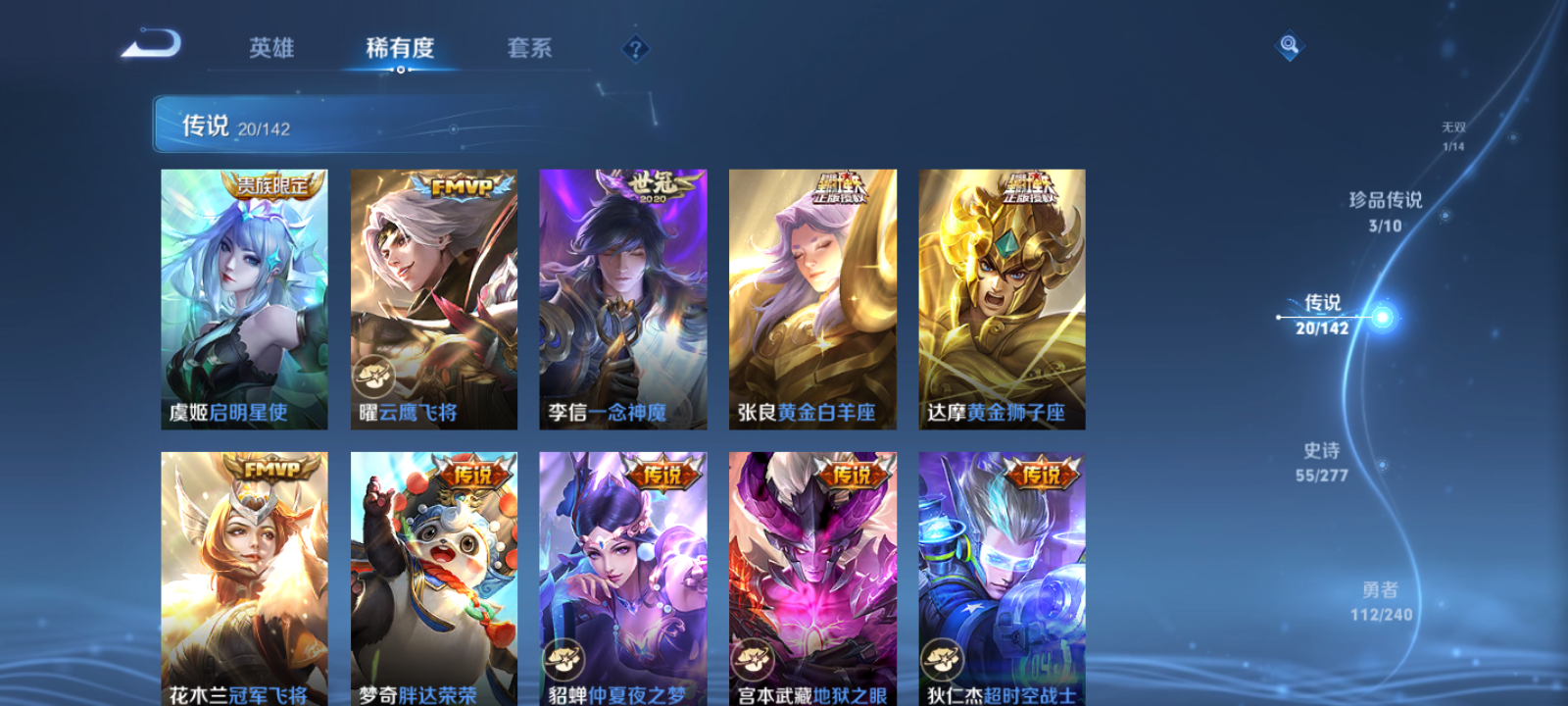Click the glowing node on the rarity track
Screen dimensions: 1568x706
tap(1381, 316)
